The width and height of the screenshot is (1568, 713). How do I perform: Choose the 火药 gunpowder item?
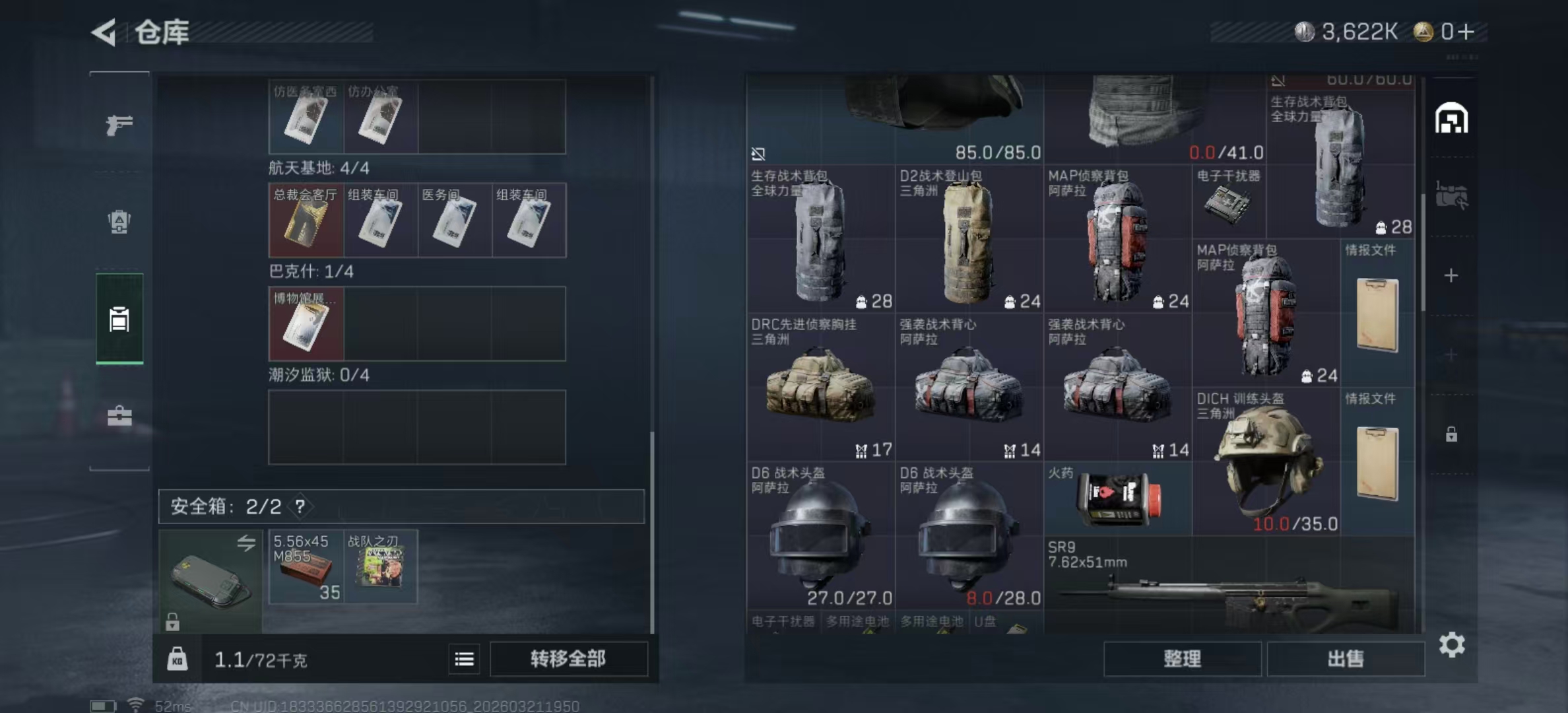[1118, 499]
